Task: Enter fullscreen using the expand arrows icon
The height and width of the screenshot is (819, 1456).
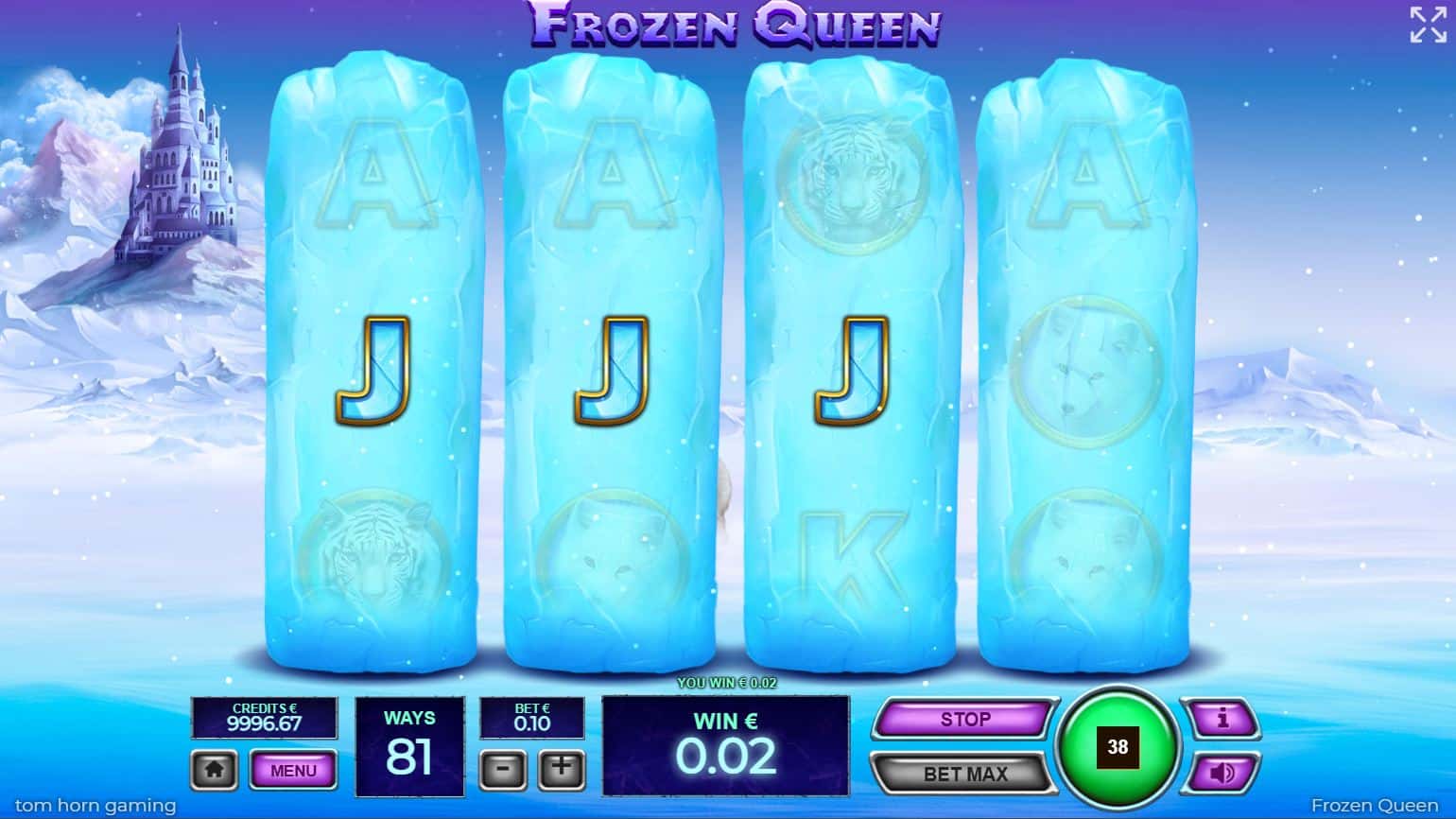Action: tap(1427, 25)
